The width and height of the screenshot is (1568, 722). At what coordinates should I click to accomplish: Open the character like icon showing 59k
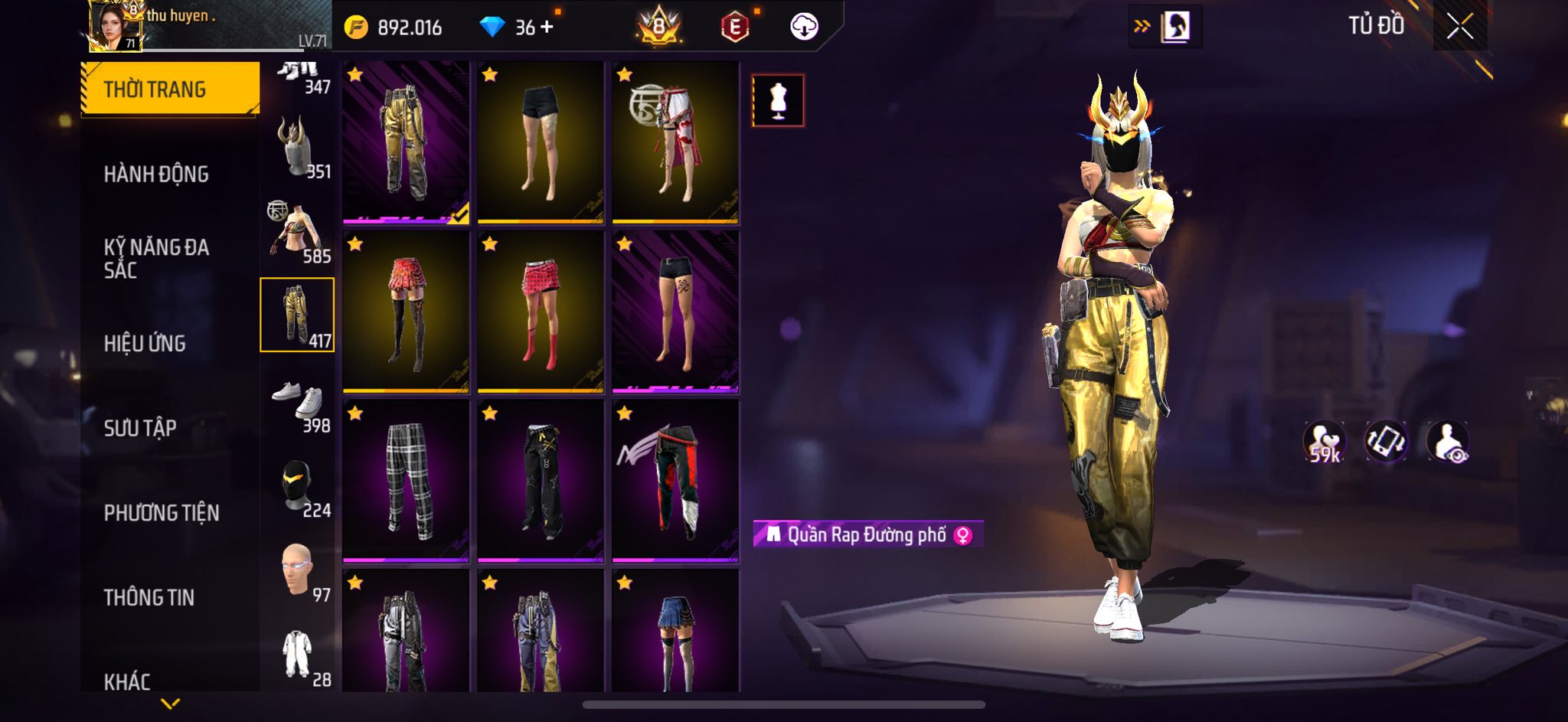pyautogui.click(x=1325, y=442)
